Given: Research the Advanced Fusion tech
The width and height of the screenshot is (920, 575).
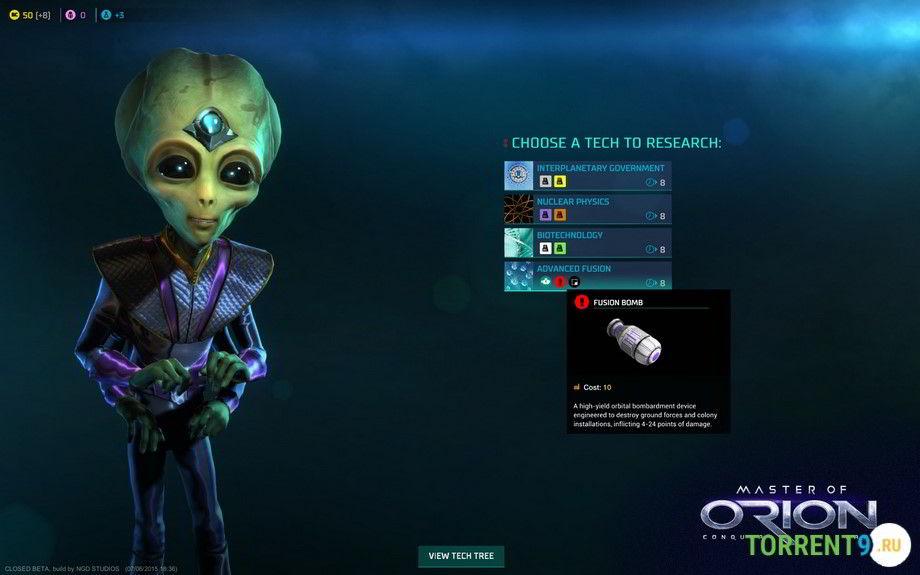Looking at the screenshot, I should (574, 268).
